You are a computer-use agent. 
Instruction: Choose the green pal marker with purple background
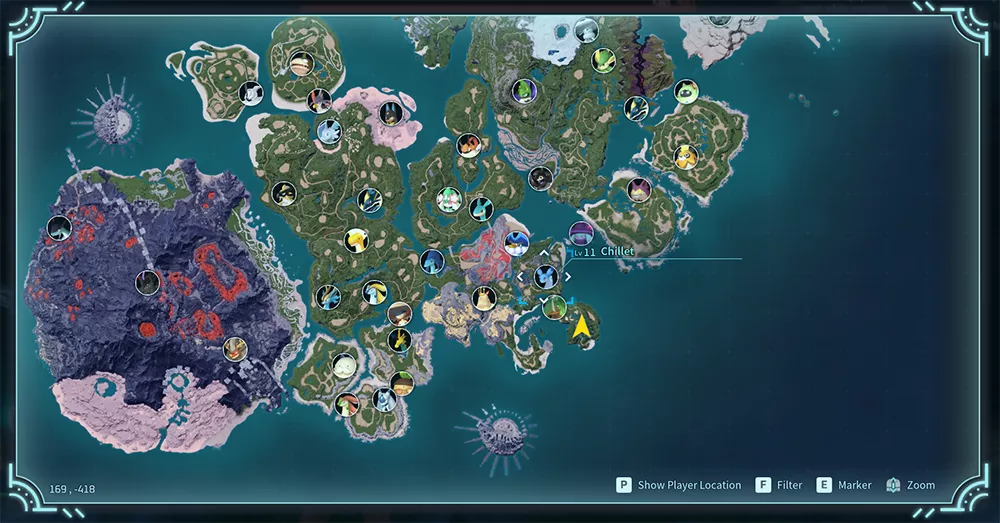(523, 91)
